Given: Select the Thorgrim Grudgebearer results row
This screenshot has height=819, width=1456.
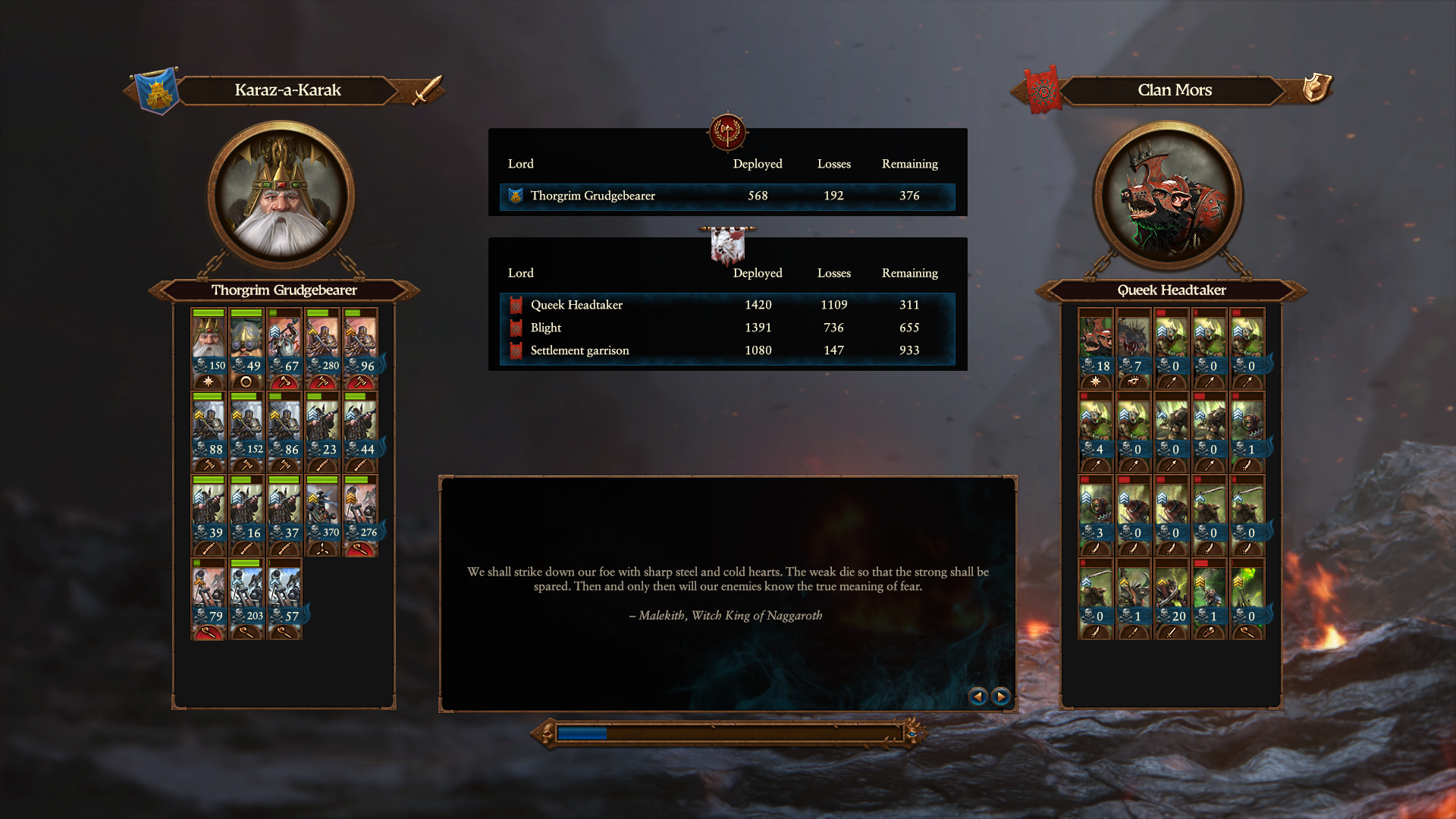Looking at the screenshot, I should (726, 196).
